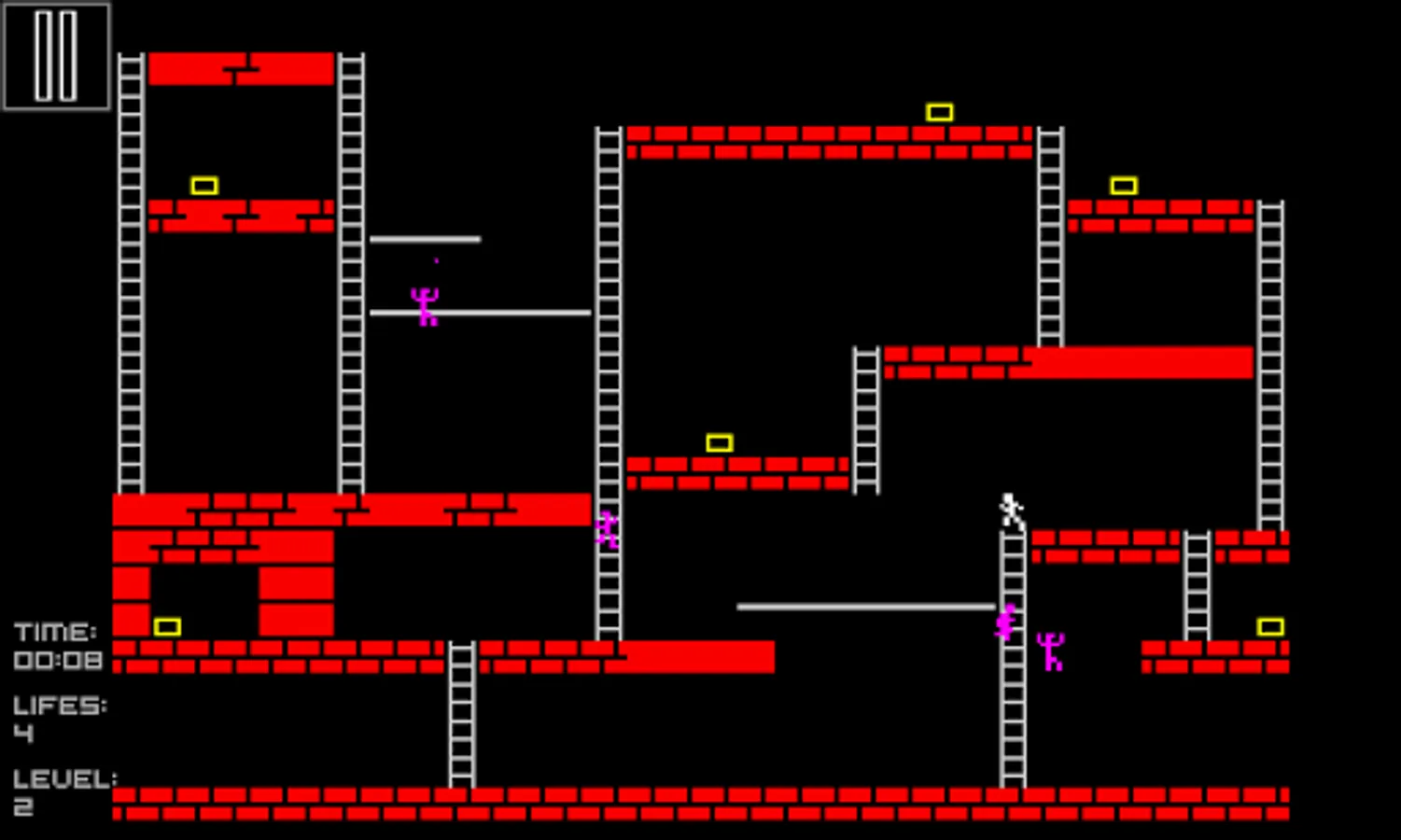Click the white player character
The width and height of the screenshot is (1401, 840).
point(1010,509)
